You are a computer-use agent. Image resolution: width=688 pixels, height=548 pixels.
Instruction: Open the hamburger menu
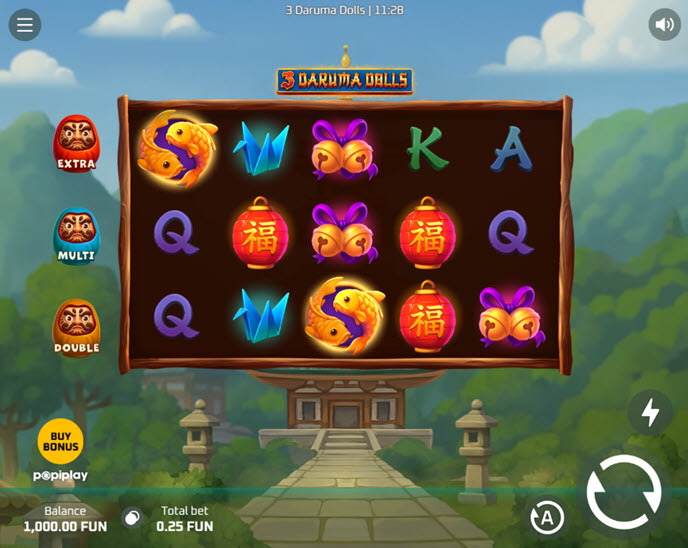(25, 25)
